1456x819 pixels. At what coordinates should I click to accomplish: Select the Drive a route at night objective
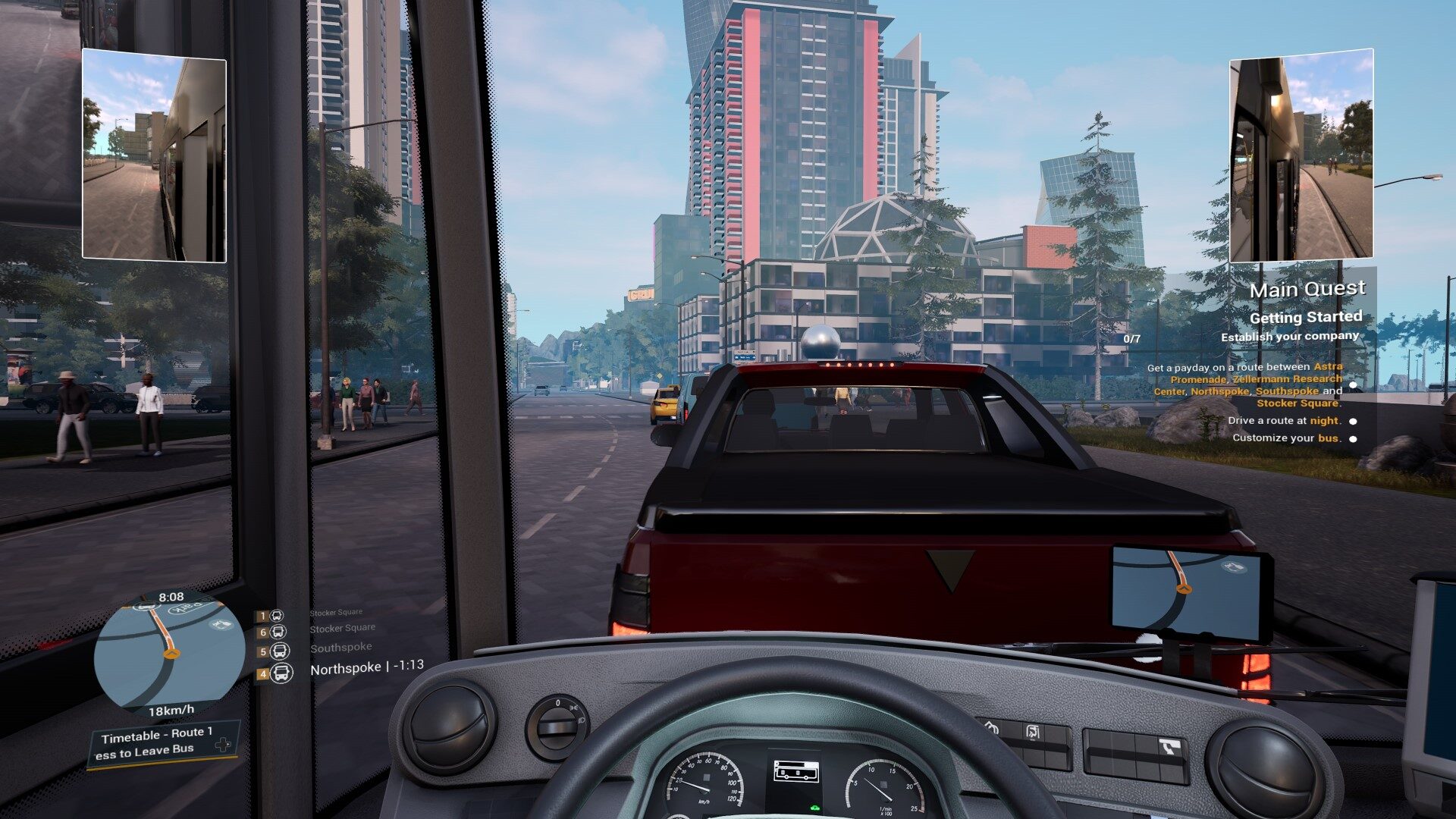click(1284, 420)
